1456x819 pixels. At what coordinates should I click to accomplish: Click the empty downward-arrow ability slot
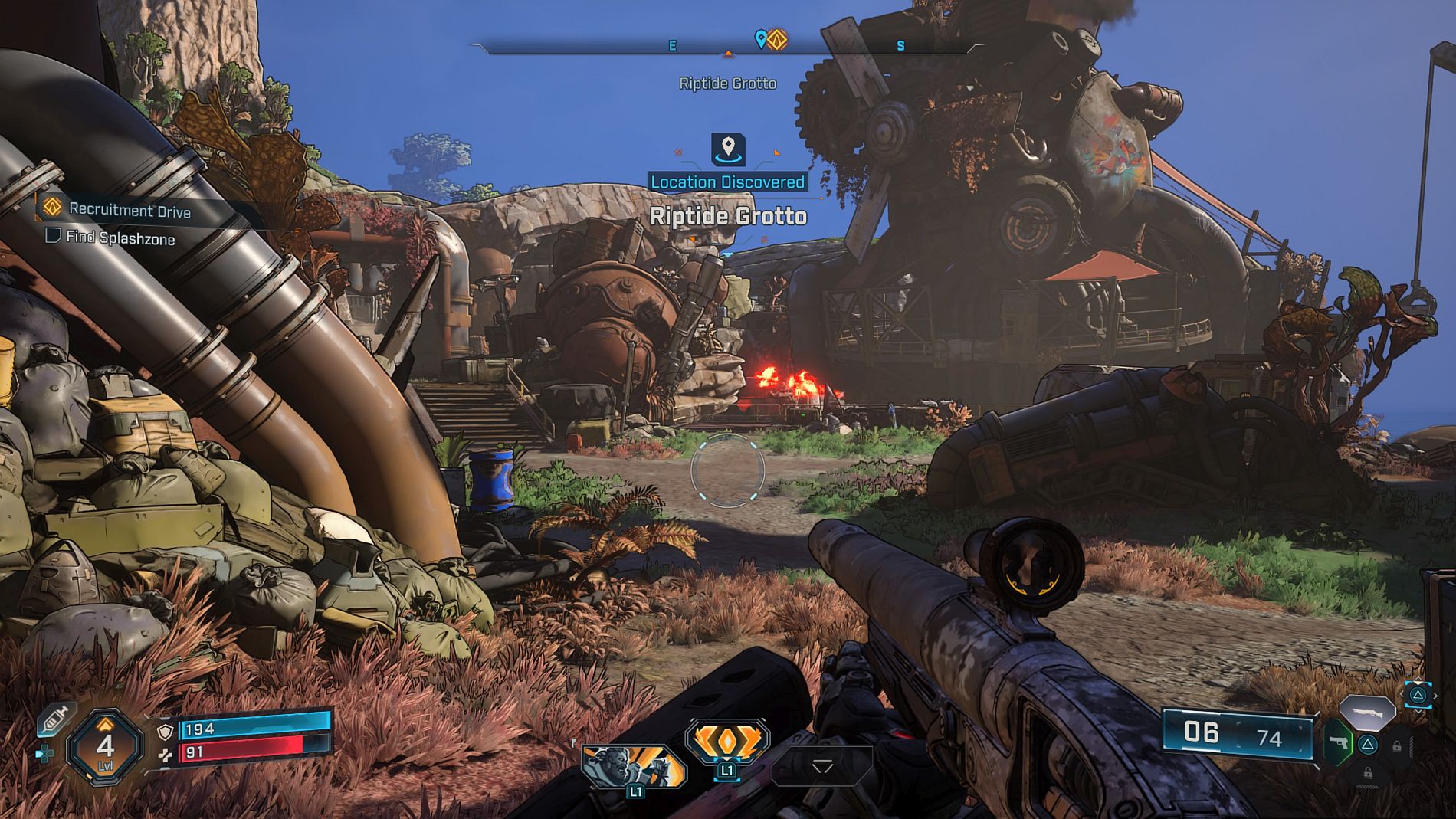822,766
